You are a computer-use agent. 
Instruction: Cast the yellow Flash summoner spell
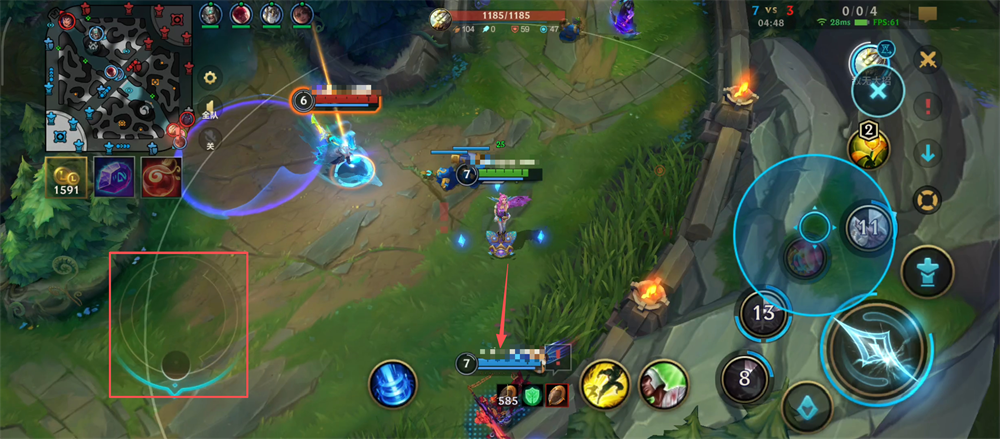pos(603,382)
